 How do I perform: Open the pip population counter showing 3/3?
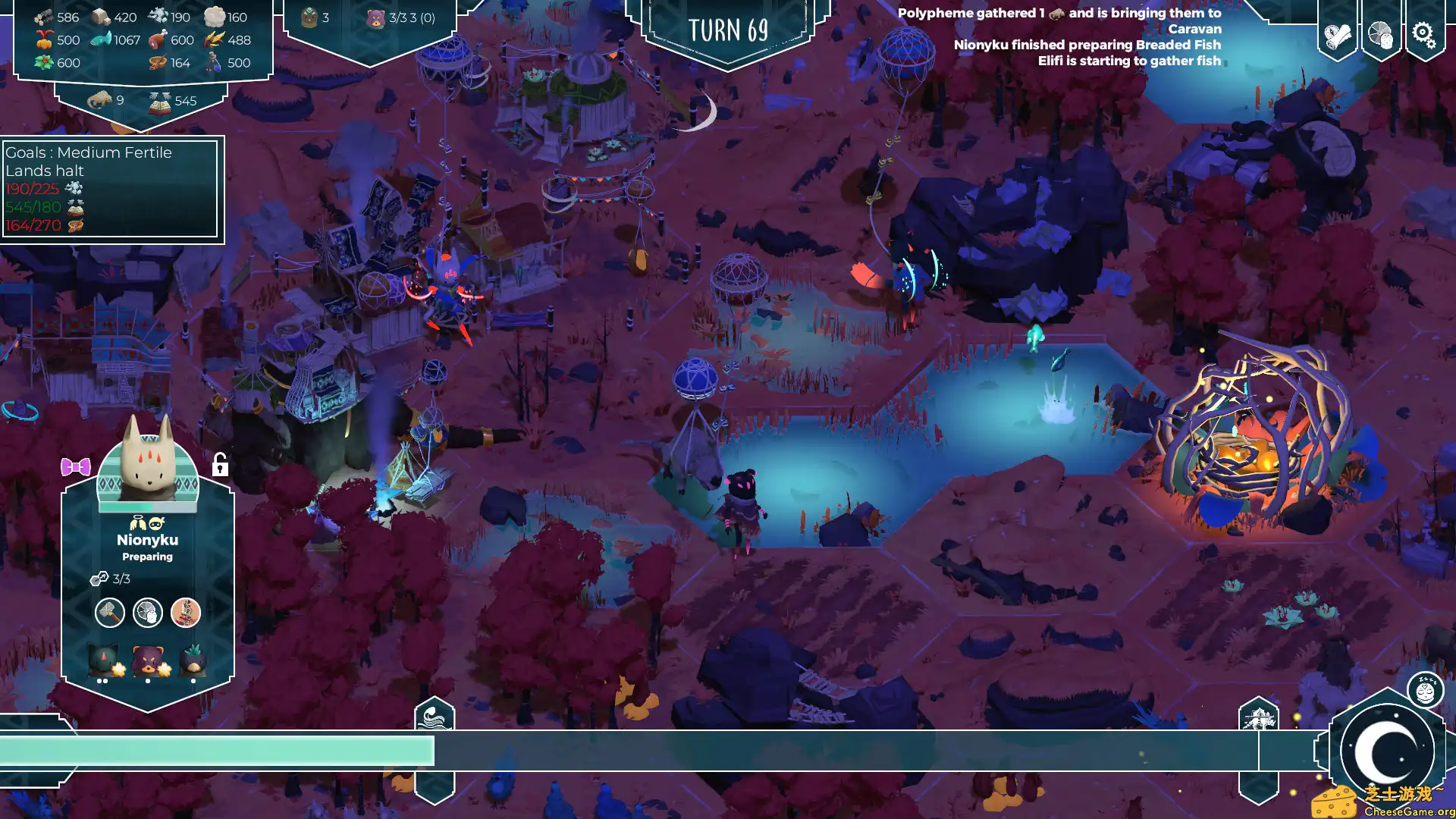tap(402, 17)
